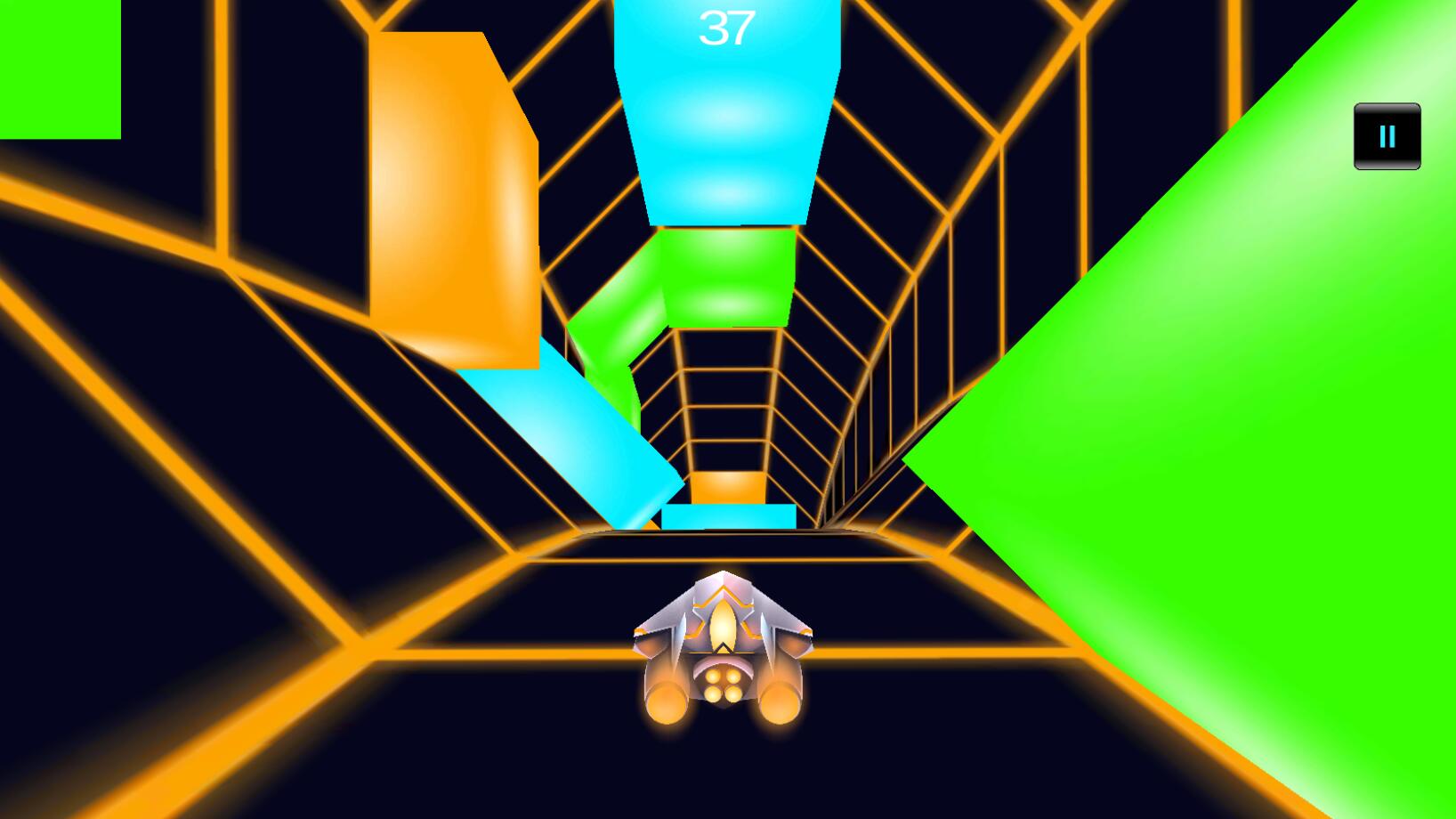Click the glowing cockpit of the ship
1456x819 pixels.
click(723, 623)
